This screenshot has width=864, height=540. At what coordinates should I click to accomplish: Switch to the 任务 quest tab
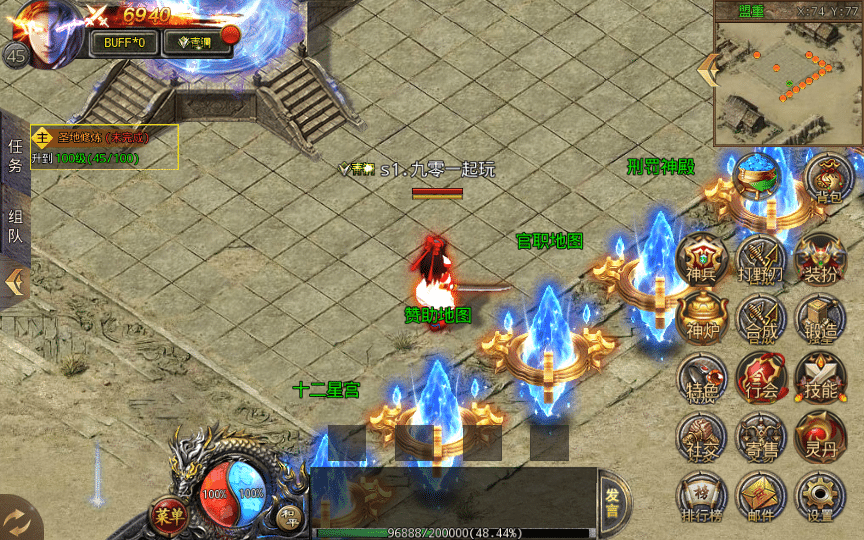tap(15, 156)
